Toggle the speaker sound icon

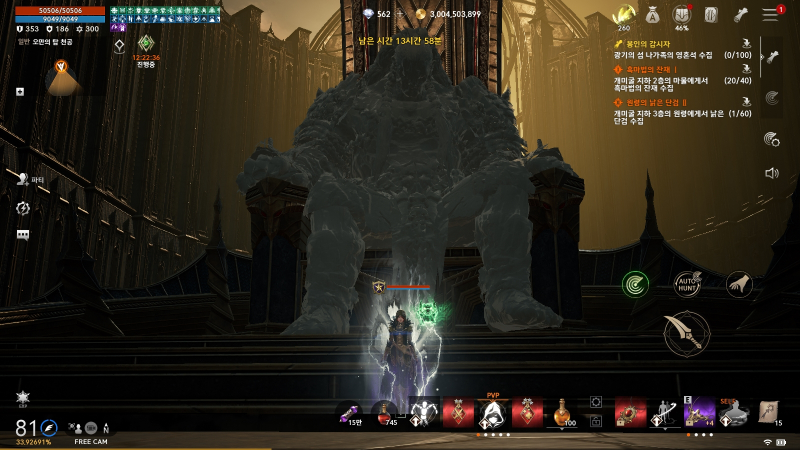coord(771,173)
